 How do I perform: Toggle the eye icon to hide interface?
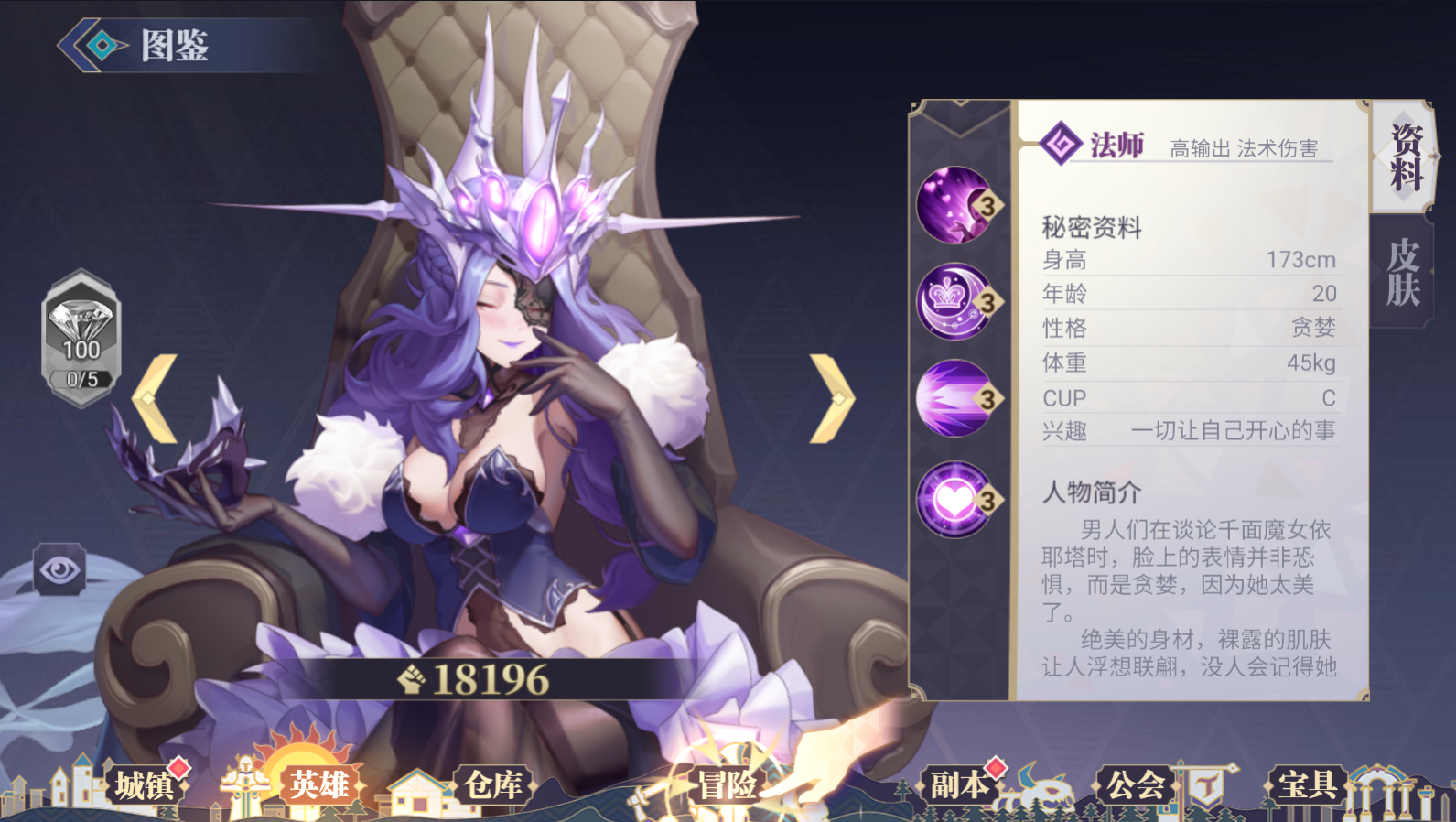pyautogui.click(x=60, y=570)
